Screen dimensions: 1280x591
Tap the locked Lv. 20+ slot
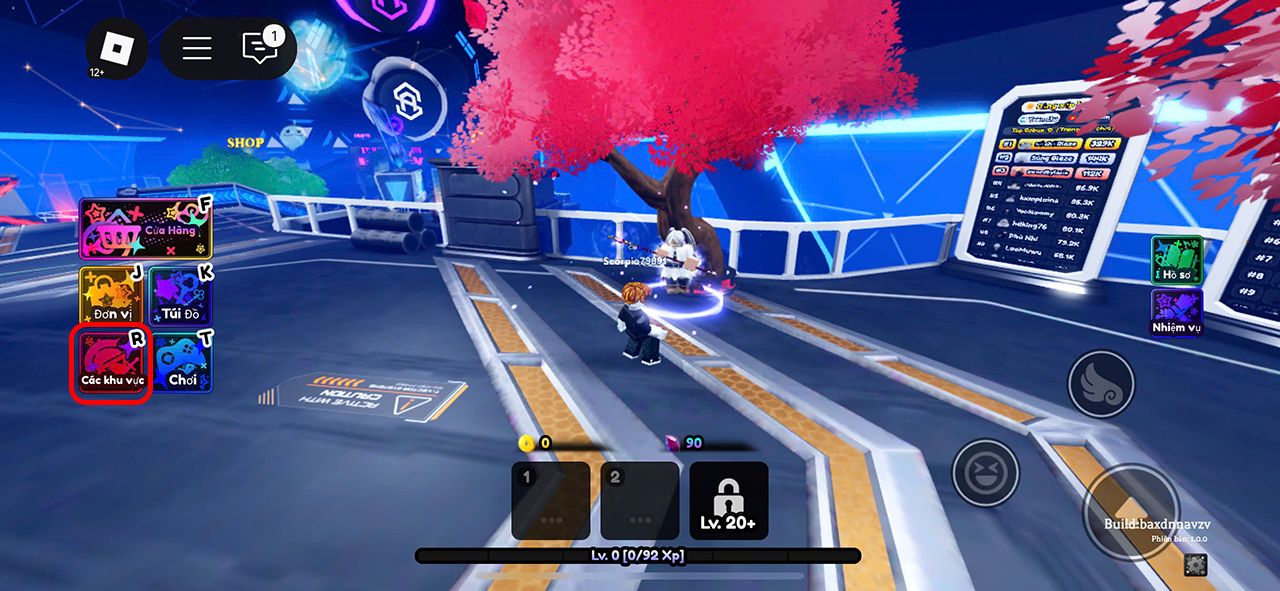tap(729, 500)
